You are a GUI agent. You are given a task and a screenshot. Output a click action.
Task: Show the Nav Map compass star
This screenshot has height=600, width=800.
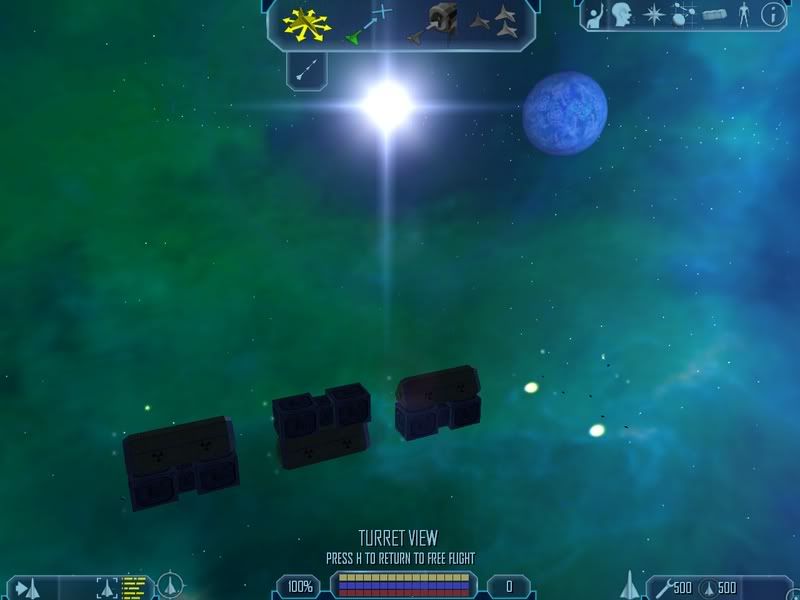(652, 15)
